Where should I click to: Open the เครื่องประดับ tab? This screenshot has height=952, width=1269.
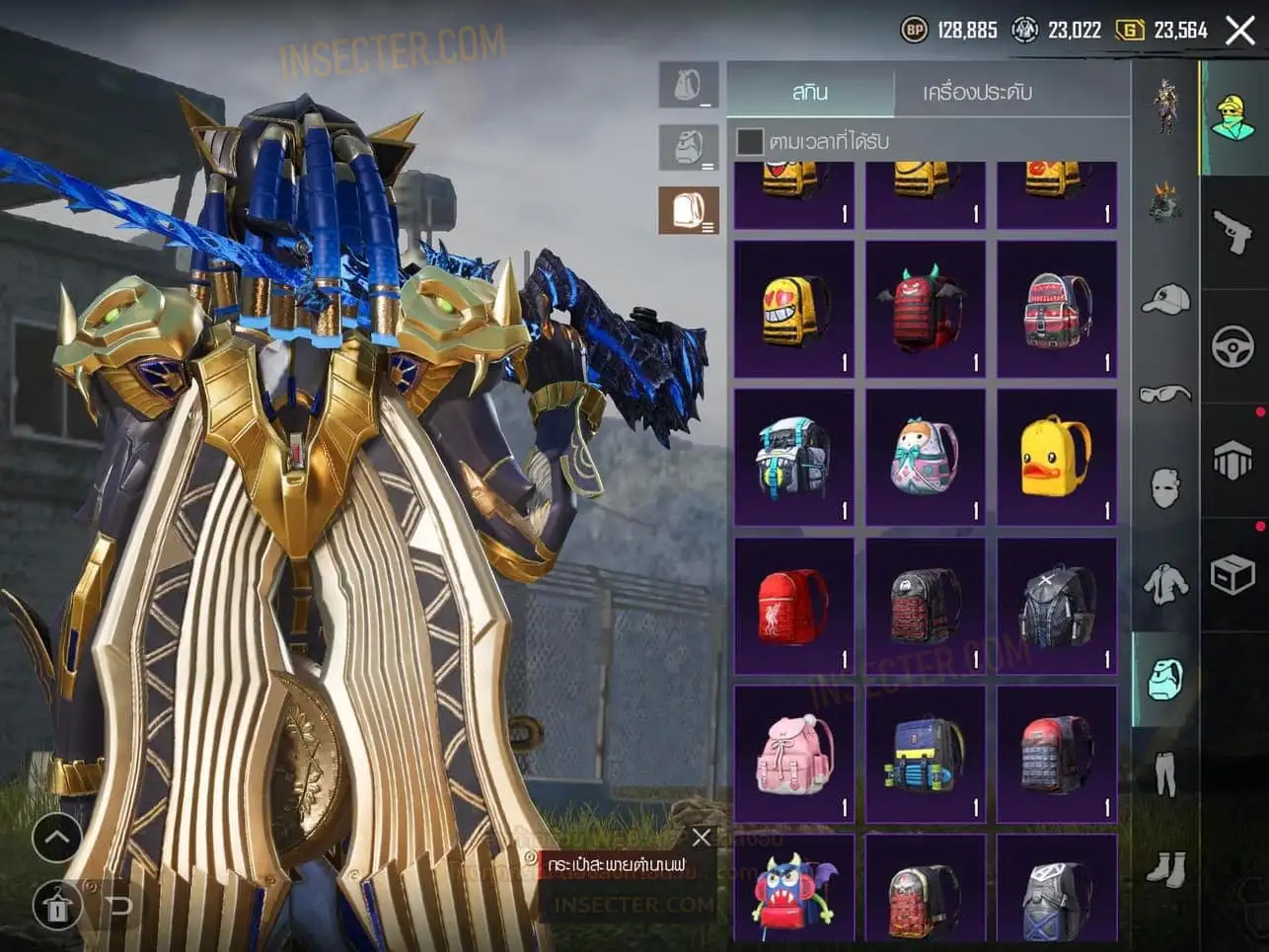tap(977, 92)
